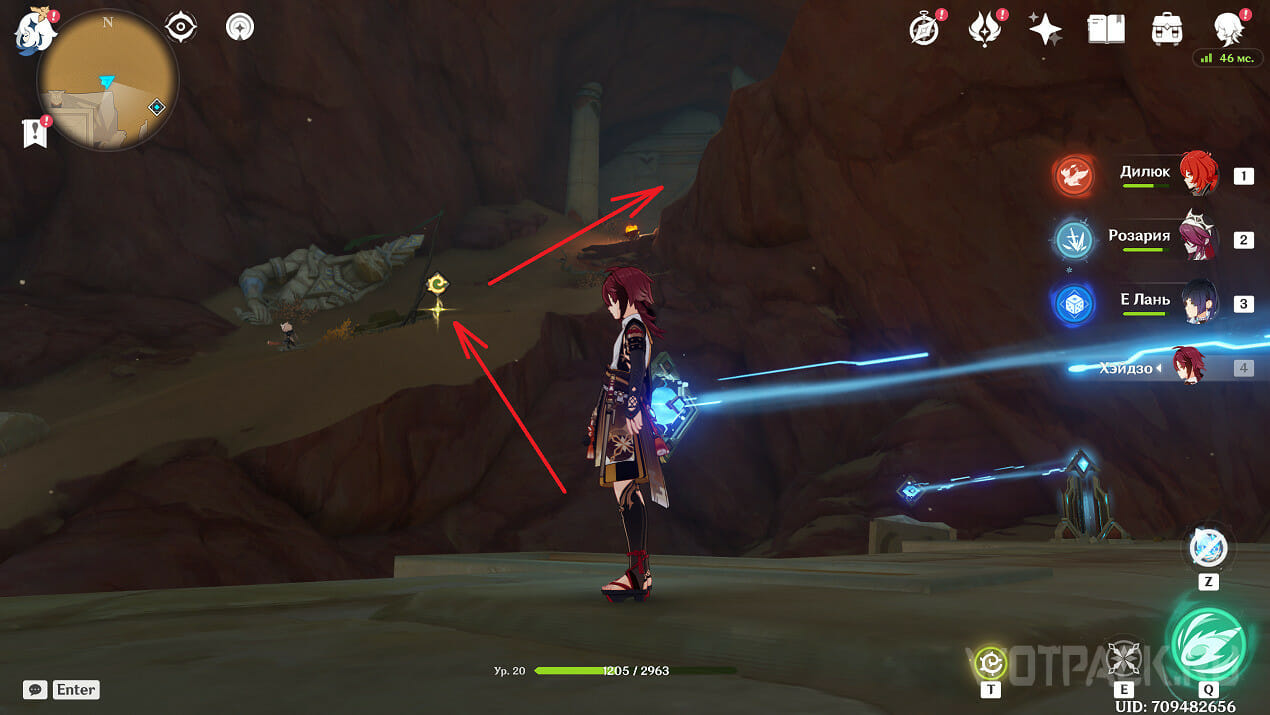Open the quest log bookmark icon
This screenshot has width=1270, height=715.
pyautogui.click(x=36, y=132)
